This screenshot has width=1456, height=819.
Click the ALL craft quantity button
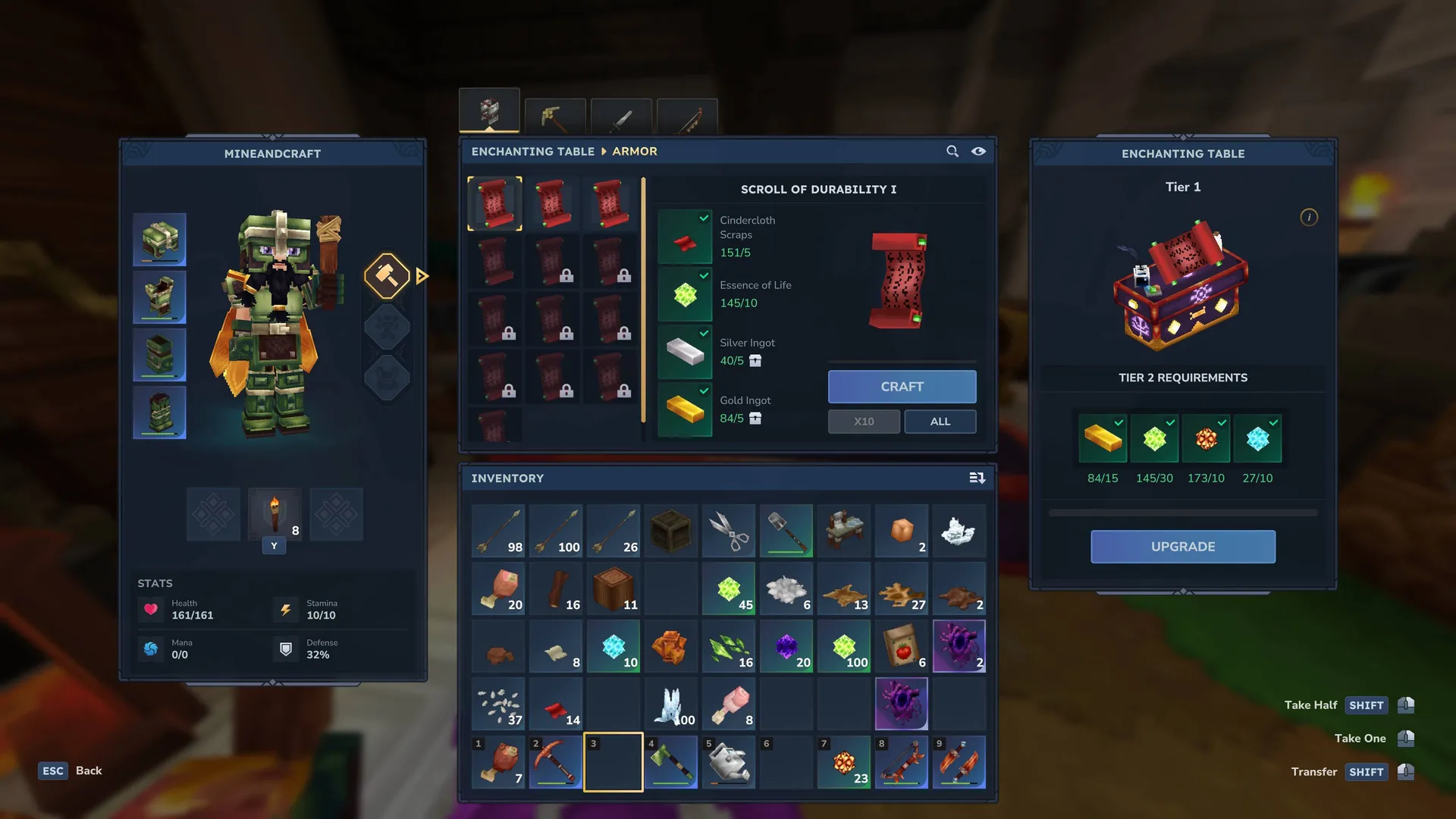pos(940,422)
